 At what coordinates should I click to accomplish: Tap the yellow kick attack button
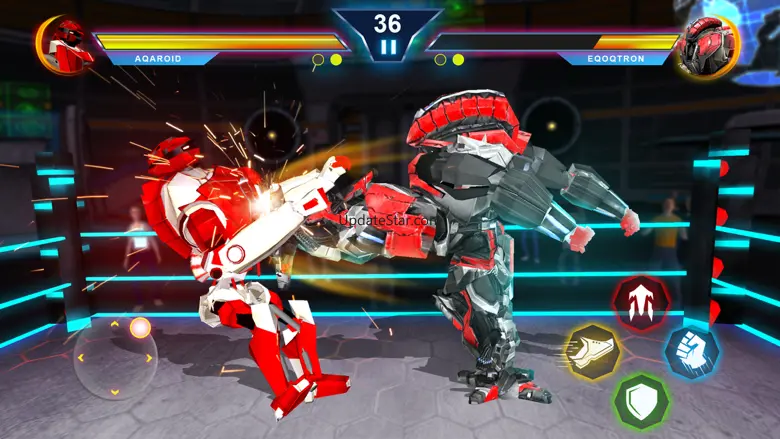[592, 351]
